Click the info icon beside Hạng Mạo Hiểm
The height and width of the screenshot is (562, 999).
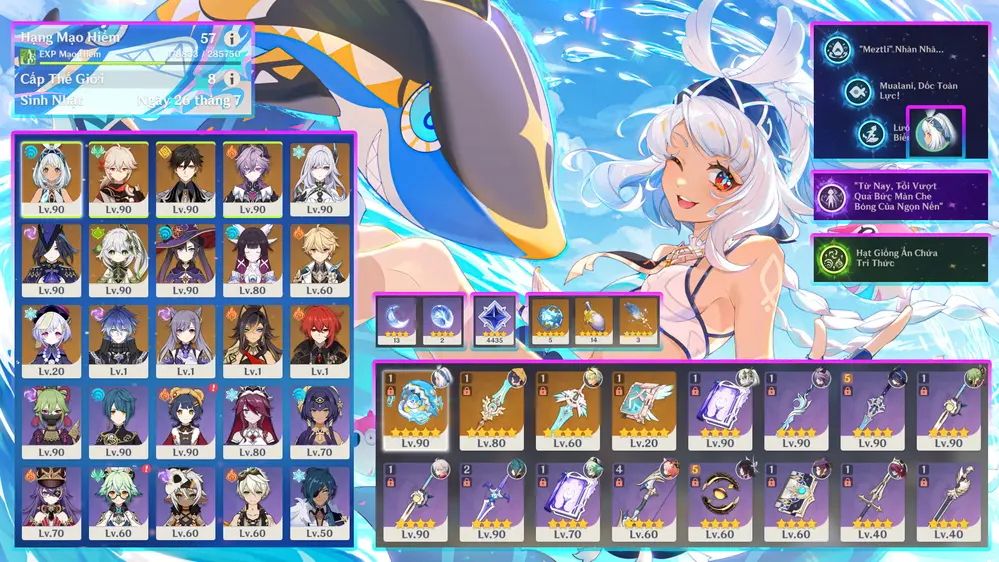click(x=231, y=39)
